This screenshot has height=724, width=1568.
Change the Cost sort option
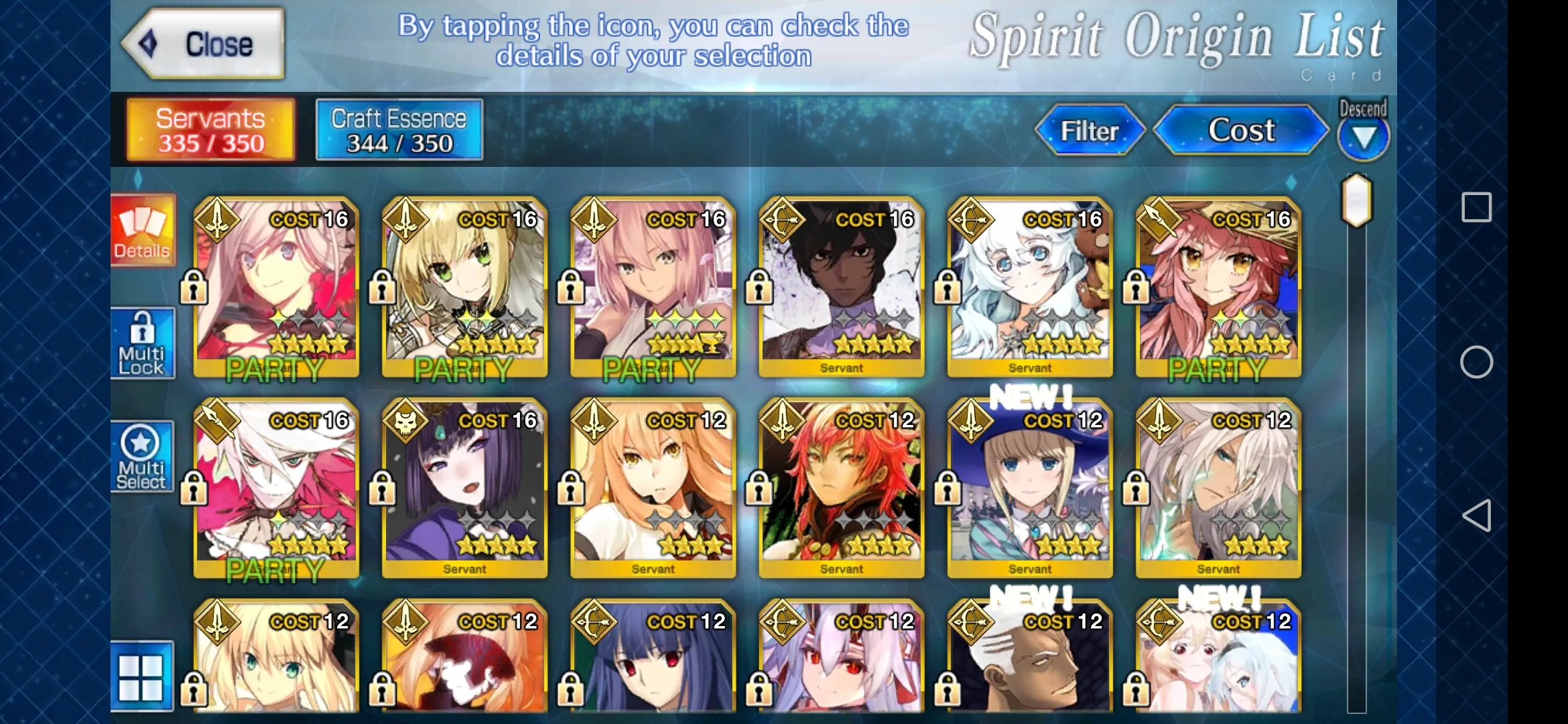click(1240, 130)
